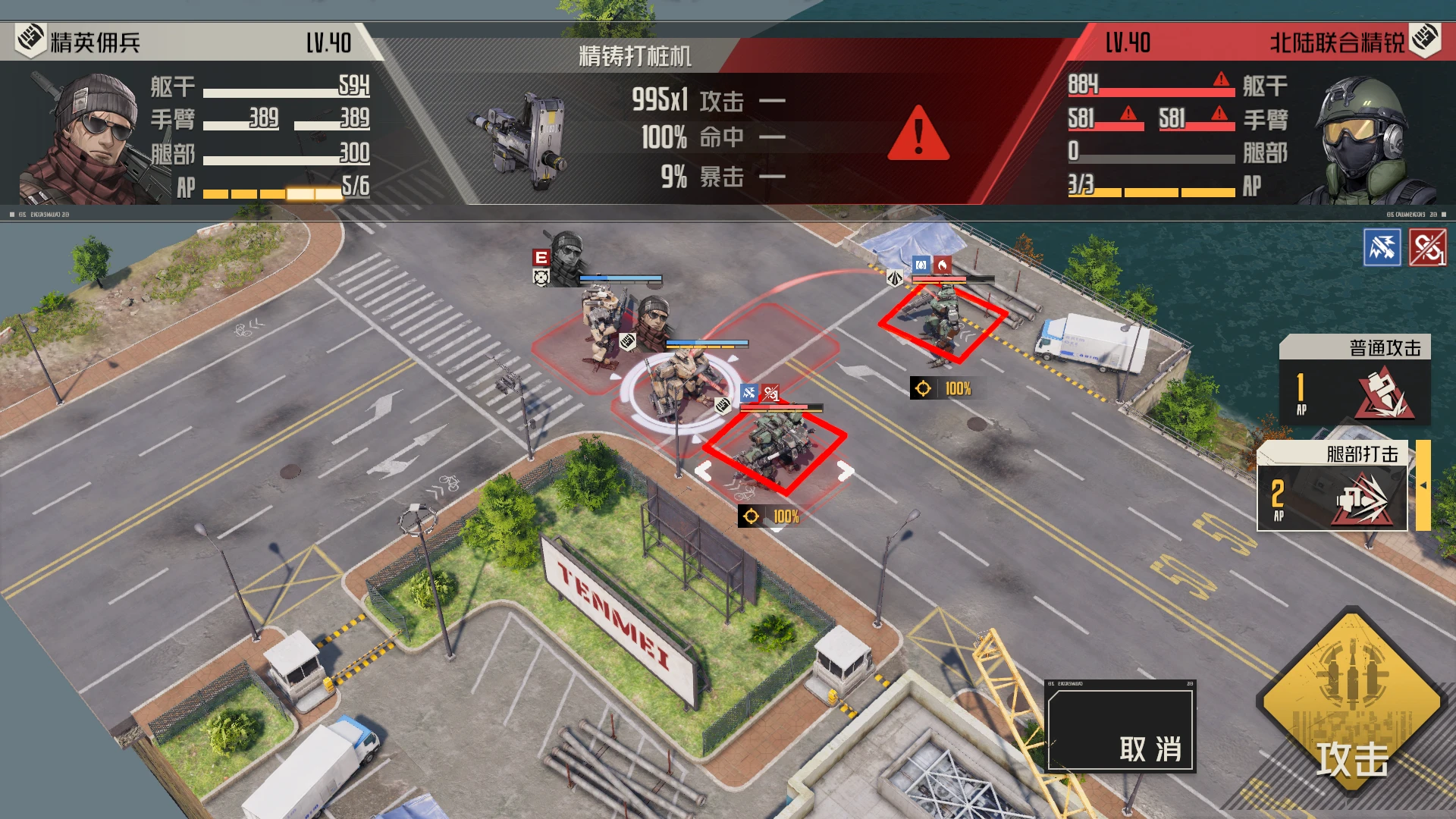
Task: Expand the yellow side tab beside 腿部打击
Action: (x=1423, y=485)
